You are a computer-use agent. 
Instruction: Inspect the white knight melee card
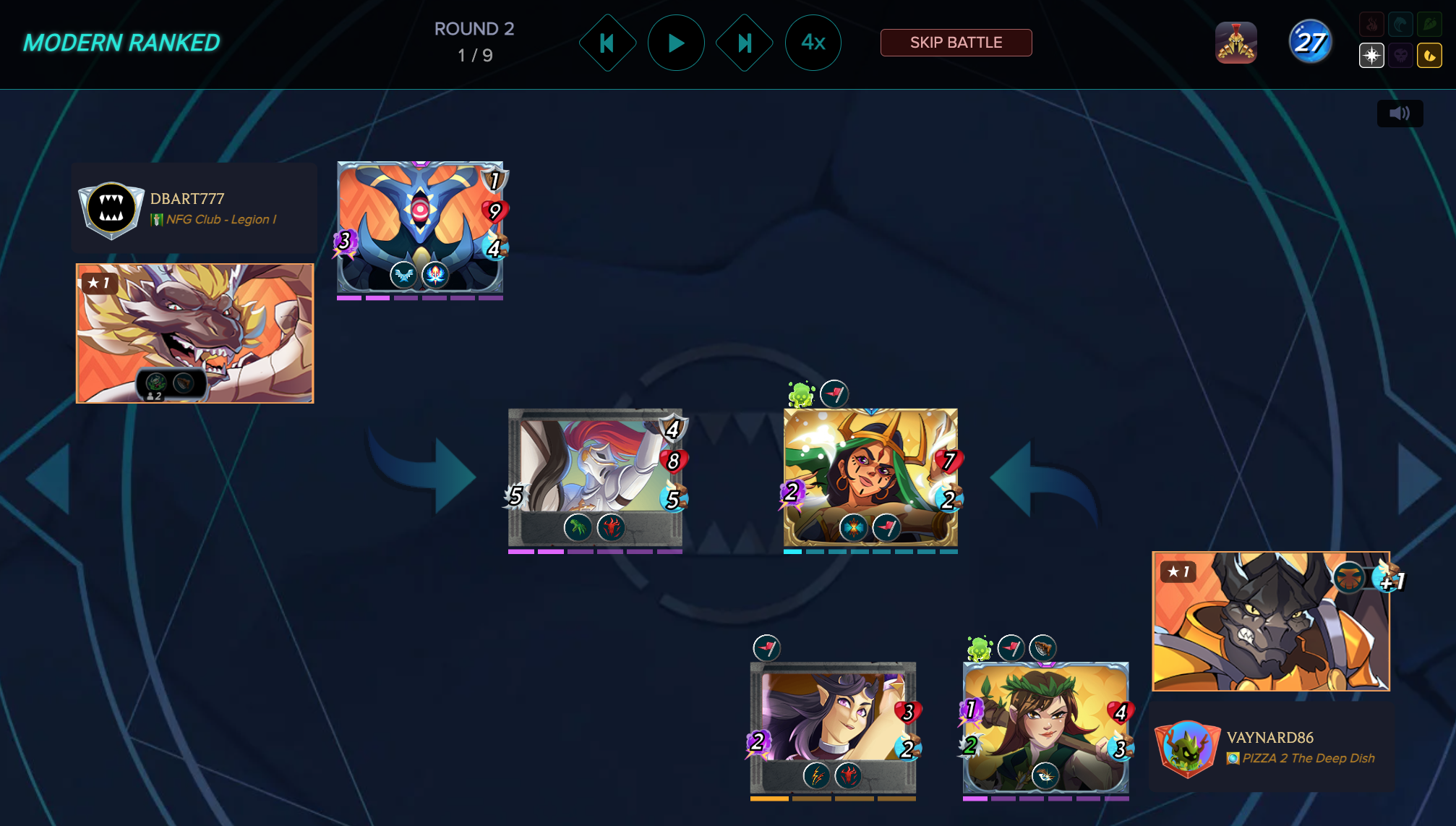click(x=594, y=477)
